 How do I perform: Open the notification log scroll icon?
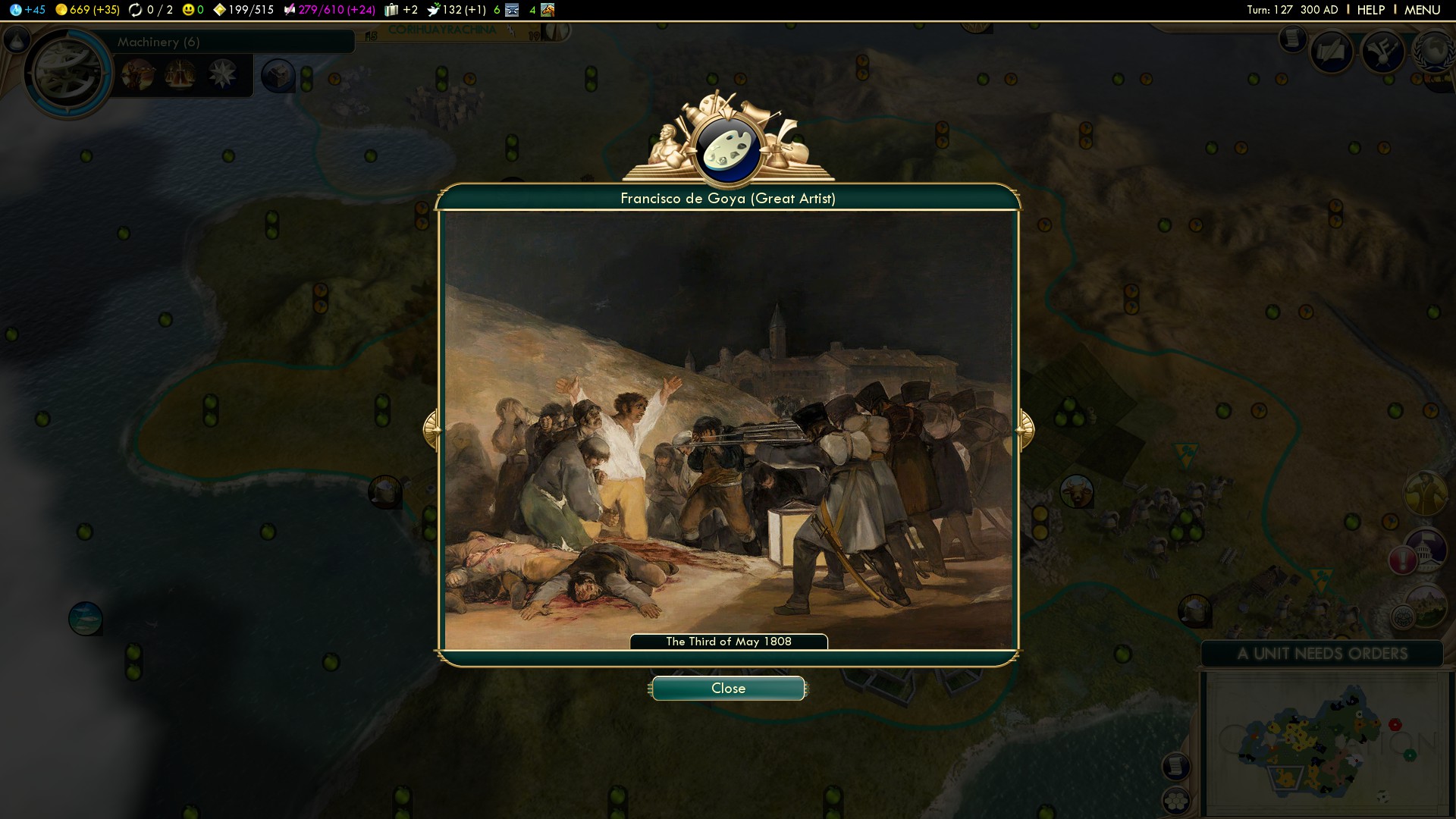(1292, 38)
